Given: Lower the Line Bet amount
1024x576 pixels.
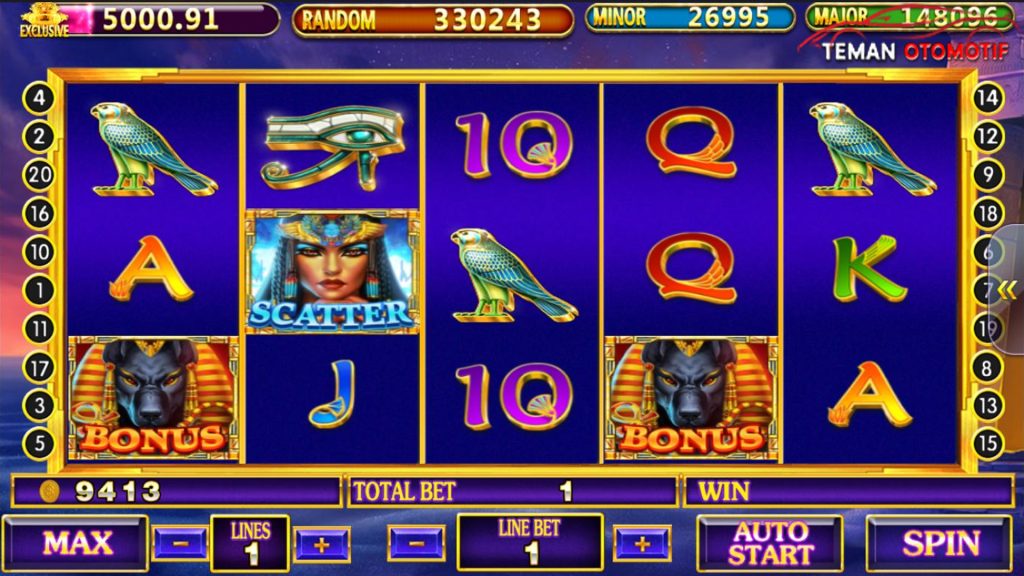Looking at the screenshot, I should pyautogui.click(x=416, y=543).
